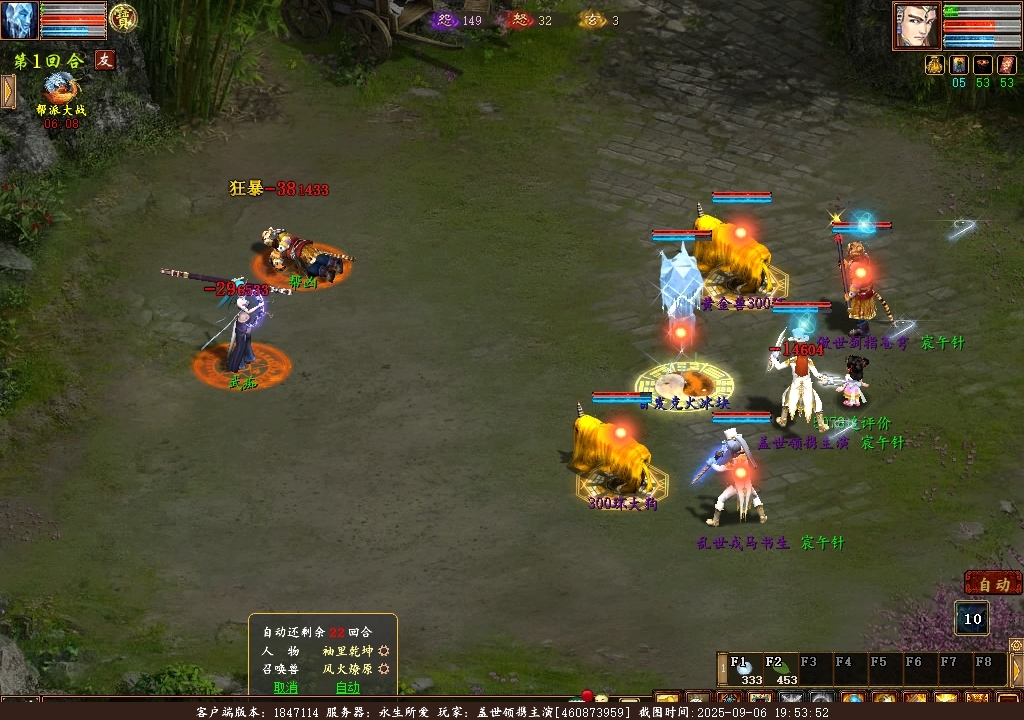Open the character skill setting gear beside 袖里乾坤
1024x720 pixels.
(382, 651)
